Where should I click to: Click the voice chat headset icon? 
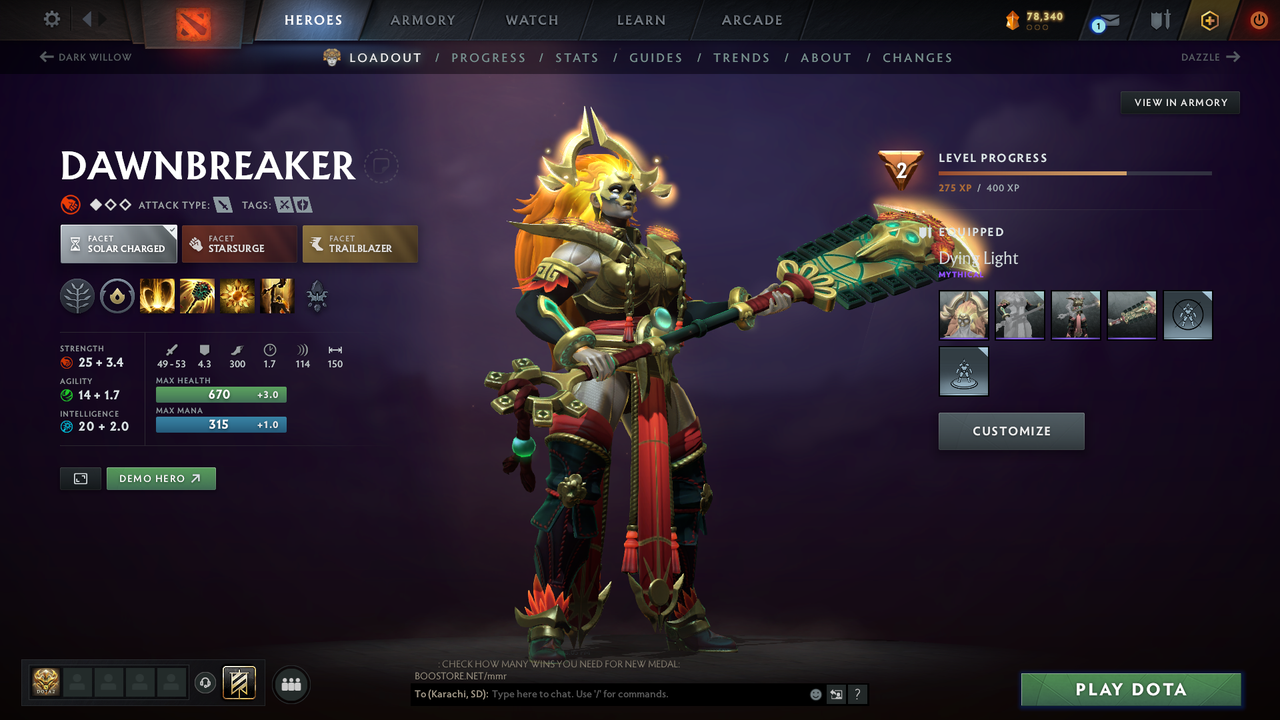point(207,683)
